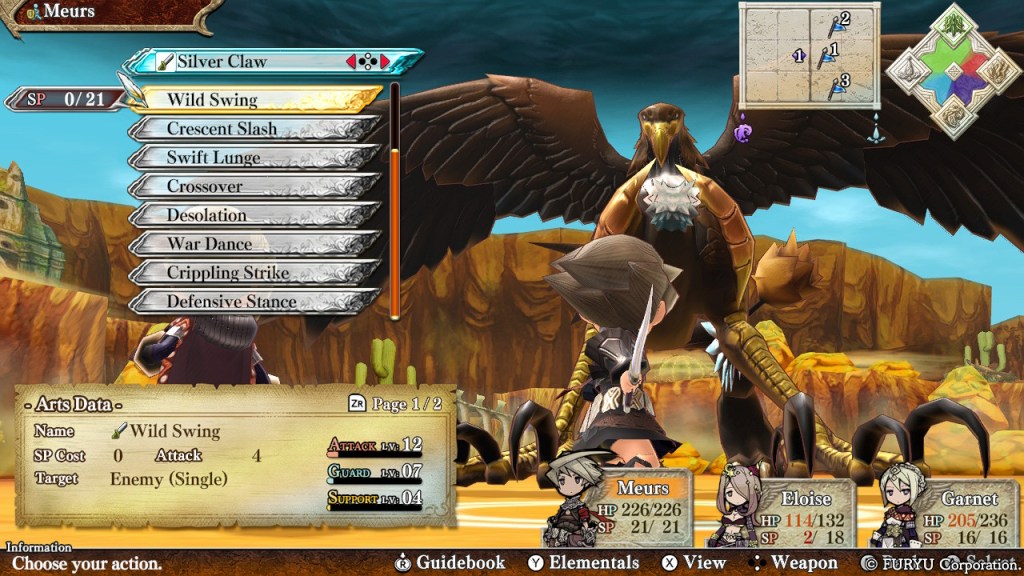Switch weapon with Silver Claw's right arrow
Screen dimensions: 1024x576
(x=385, y=62)
